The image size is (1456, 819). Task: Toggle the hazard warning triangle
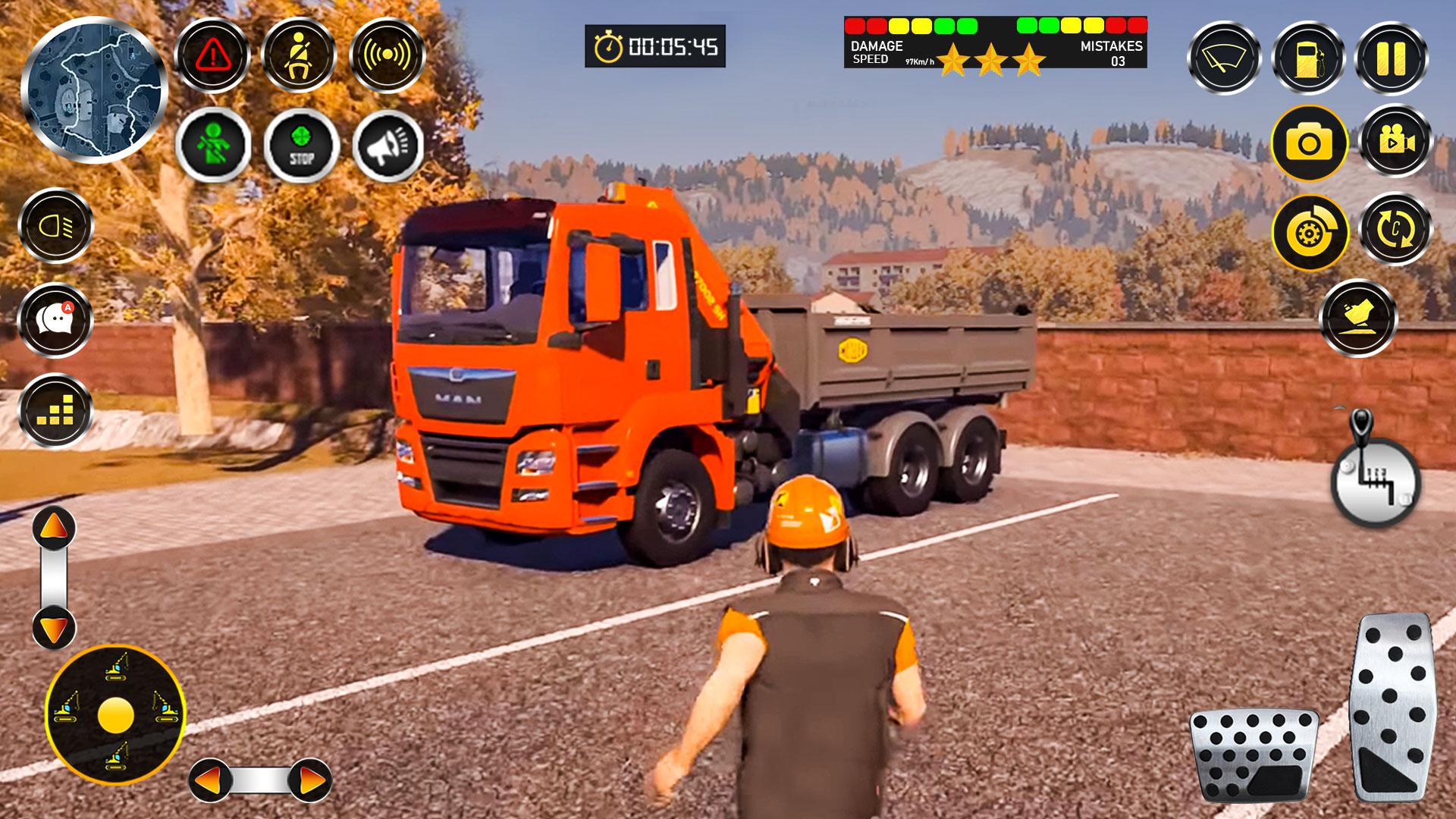click(213, 55)
